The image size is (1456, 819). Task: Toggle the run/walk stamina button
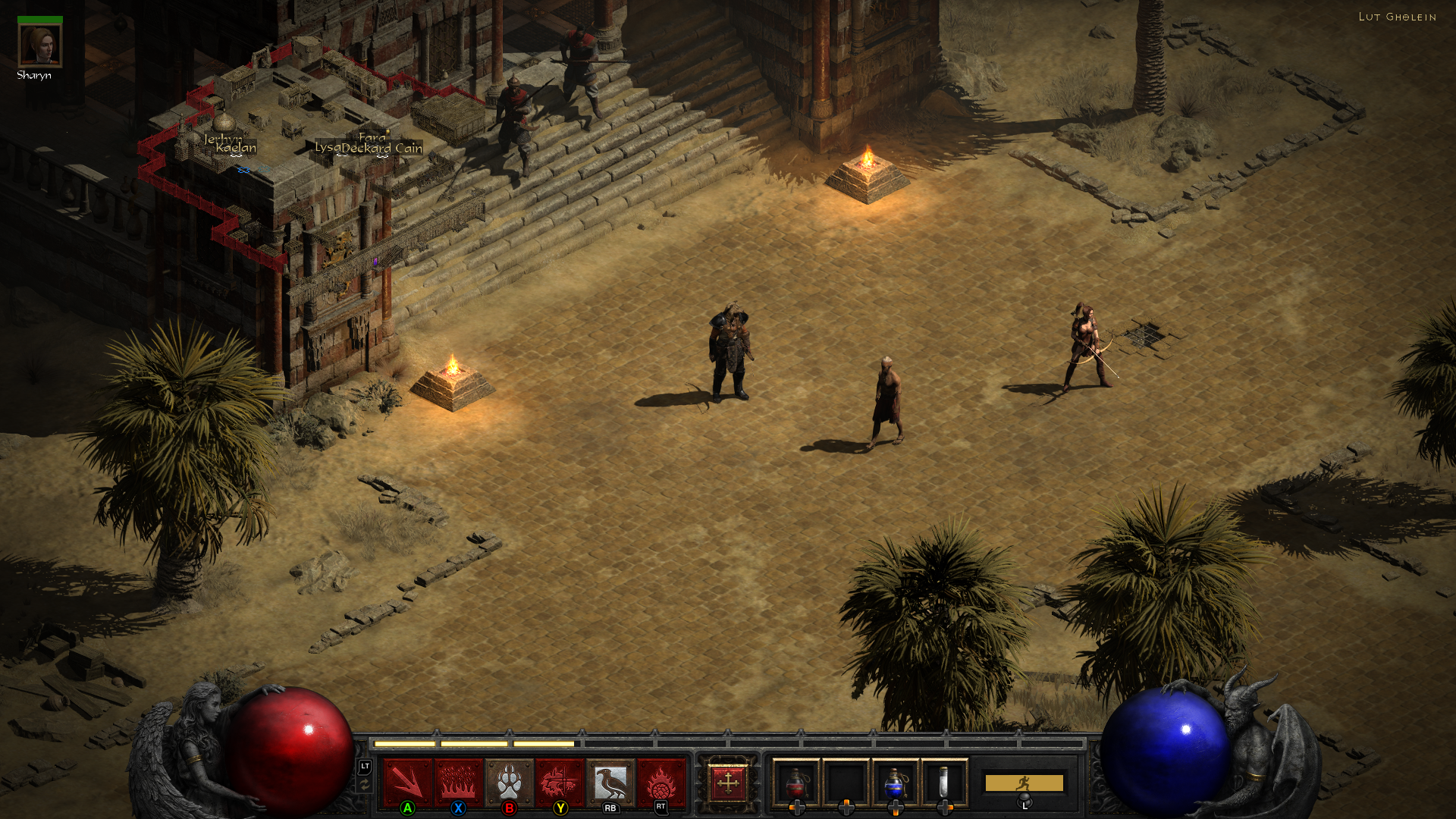[x=1024, y=783]
